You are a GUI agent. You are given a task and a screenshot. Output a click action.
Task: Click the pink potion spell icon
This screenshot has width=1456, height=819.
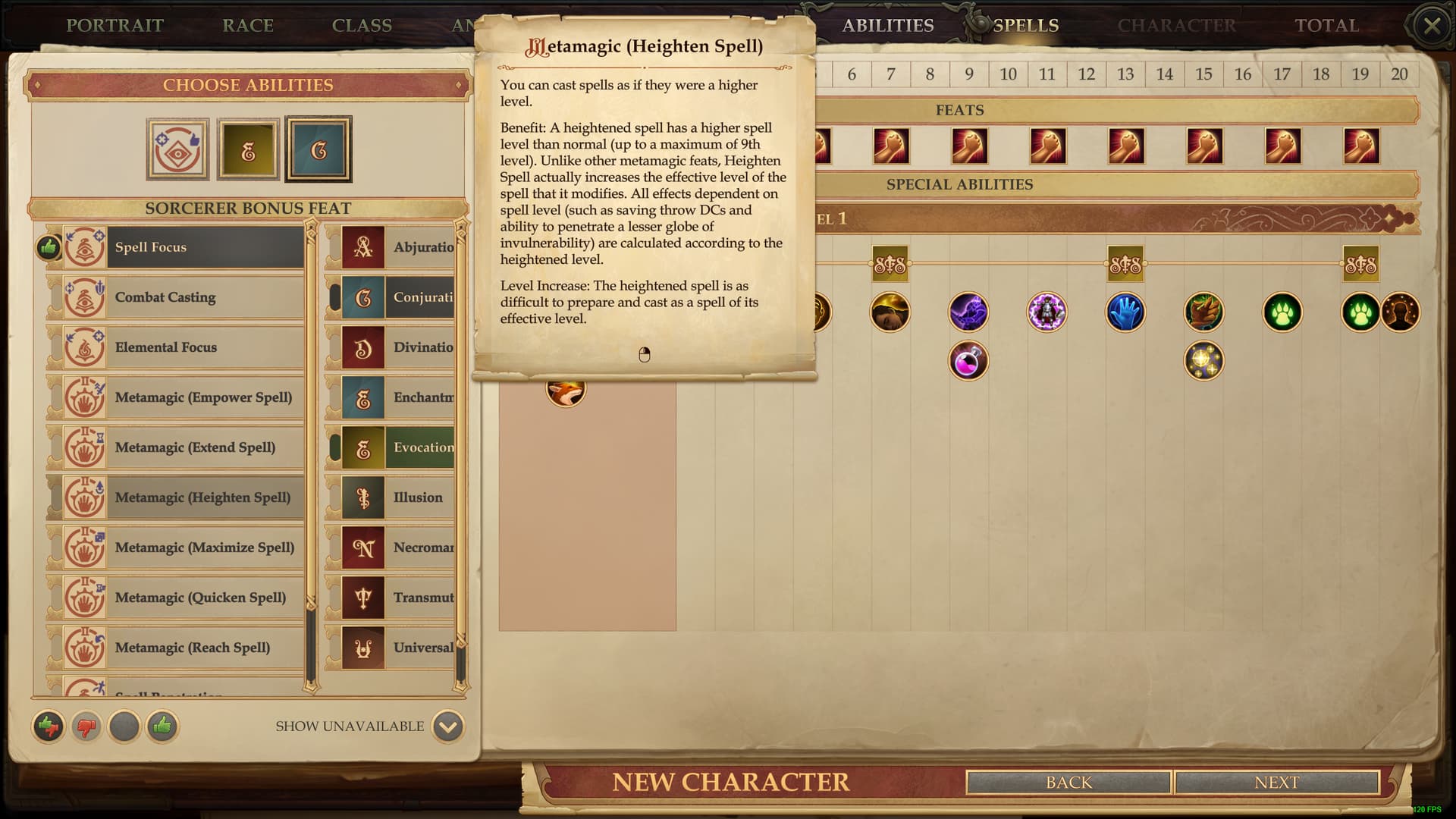click(x=968, y=362)
